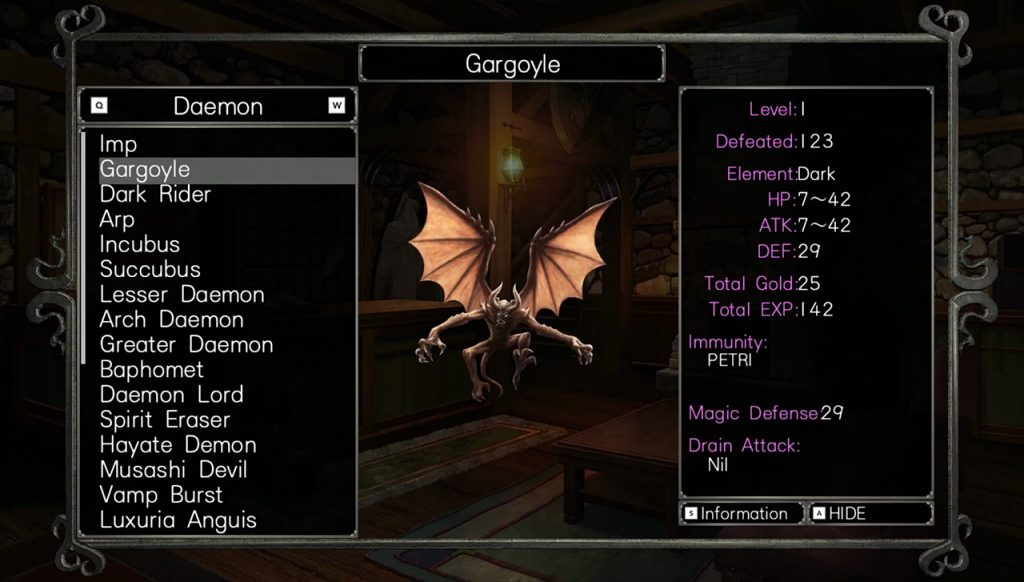Choose Musashi Devil in the list
1024x582 pixels.
point(173,470)
